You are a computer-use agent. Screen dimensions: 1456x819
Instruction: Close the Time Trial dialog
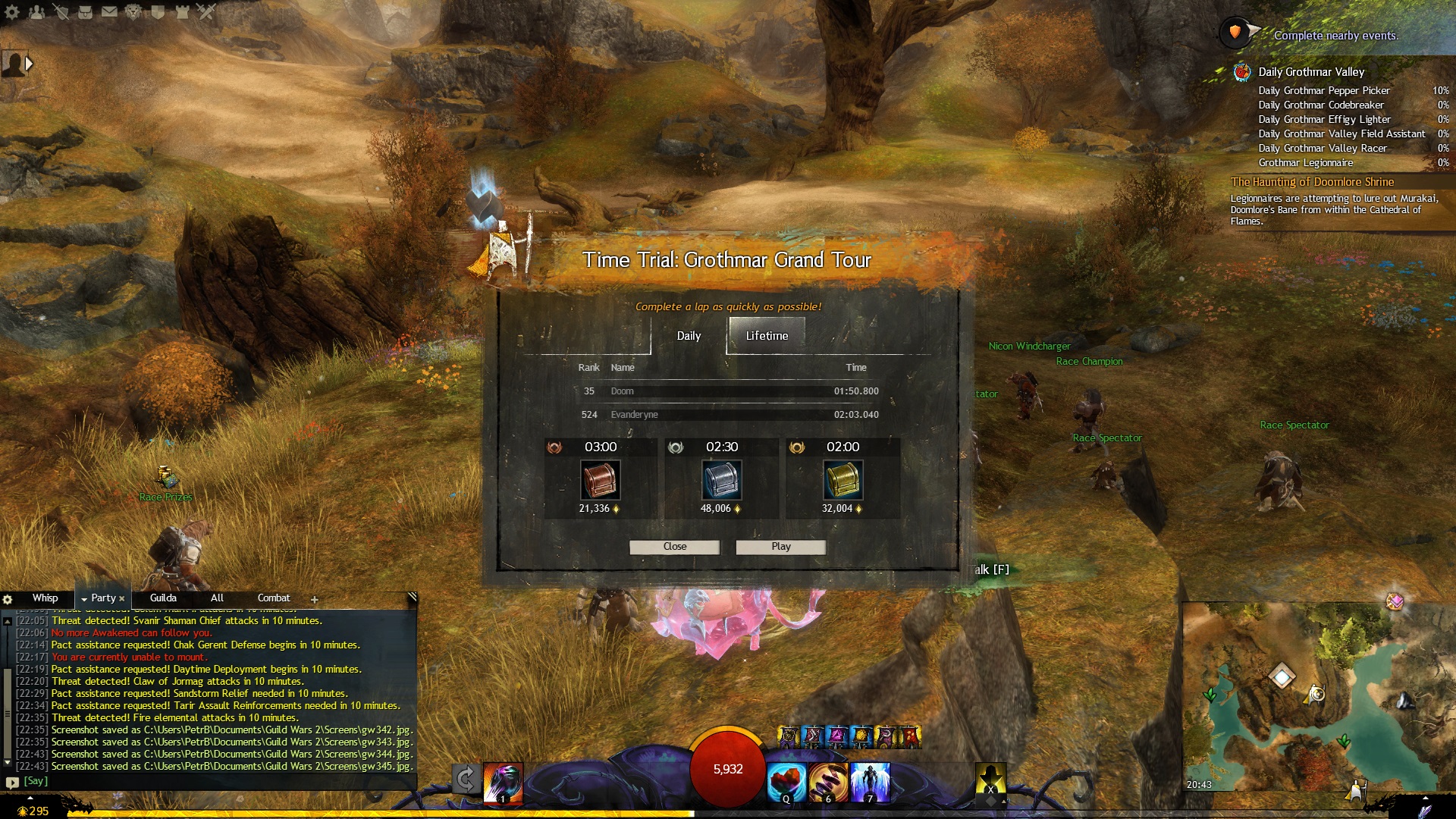[674, 547]
